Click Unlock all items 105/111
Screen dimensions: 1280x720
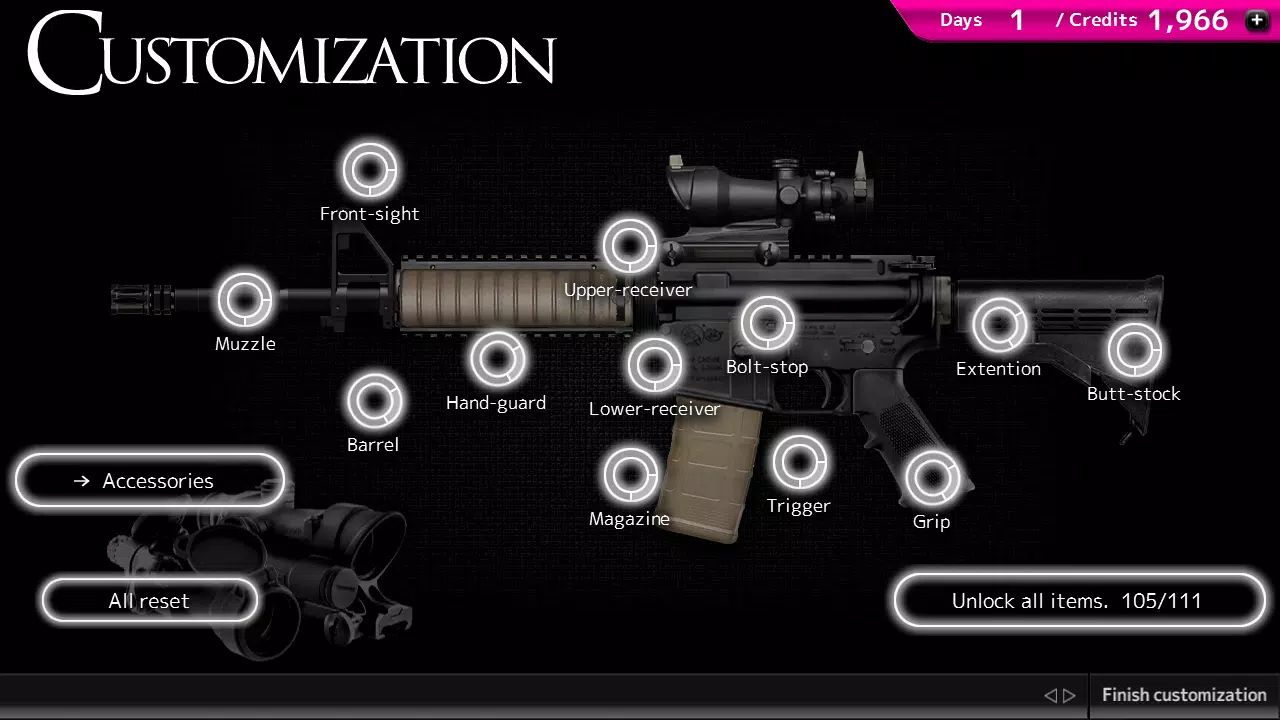pos(1078,600)
